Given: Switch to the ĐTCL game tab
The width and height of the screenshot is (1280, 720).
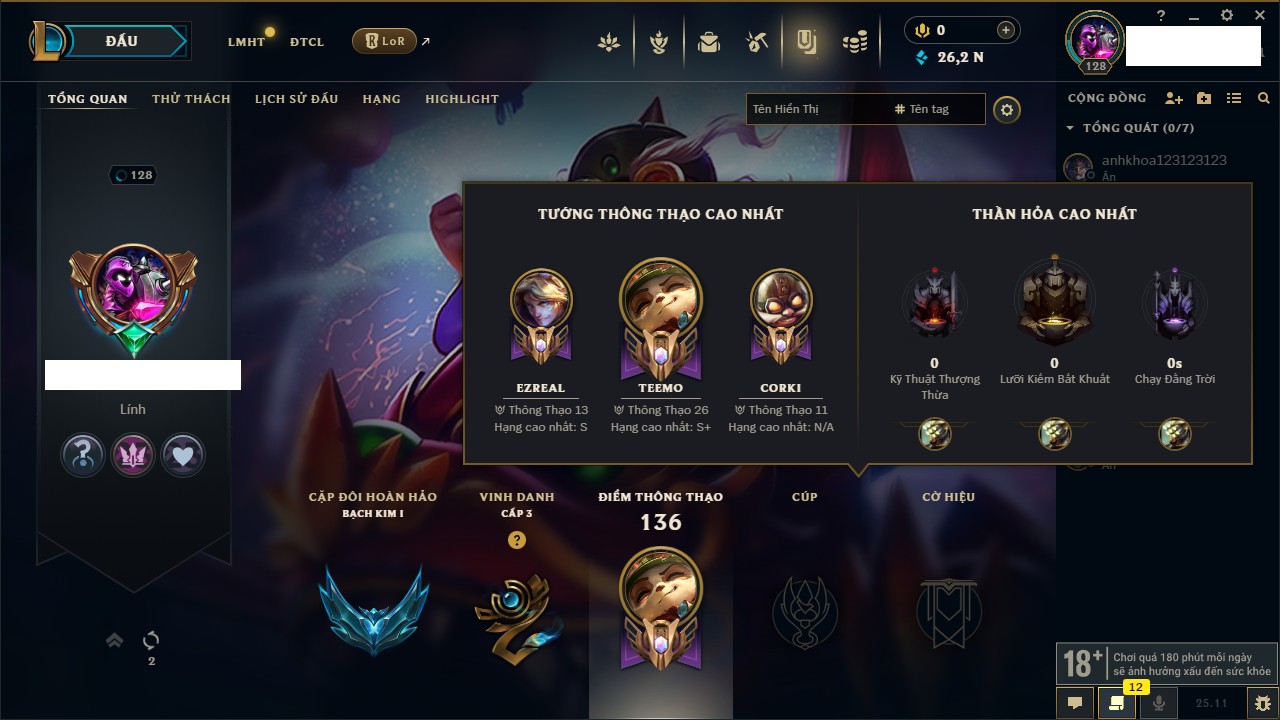Looking at the screenshot, I should tap(307, 42).
